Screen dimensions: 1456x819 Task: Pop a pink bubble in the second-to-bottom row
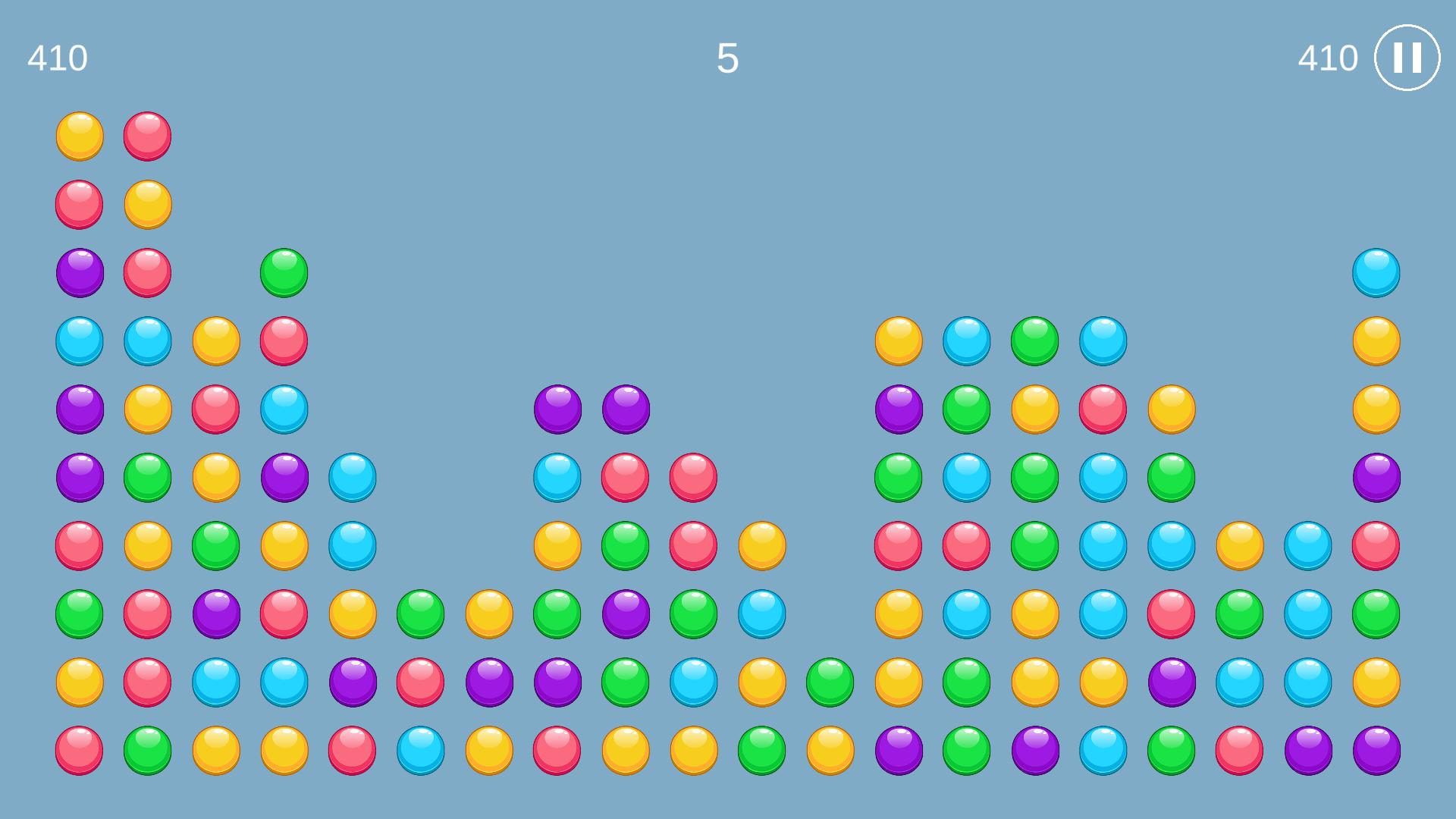(x=146, y=681)
